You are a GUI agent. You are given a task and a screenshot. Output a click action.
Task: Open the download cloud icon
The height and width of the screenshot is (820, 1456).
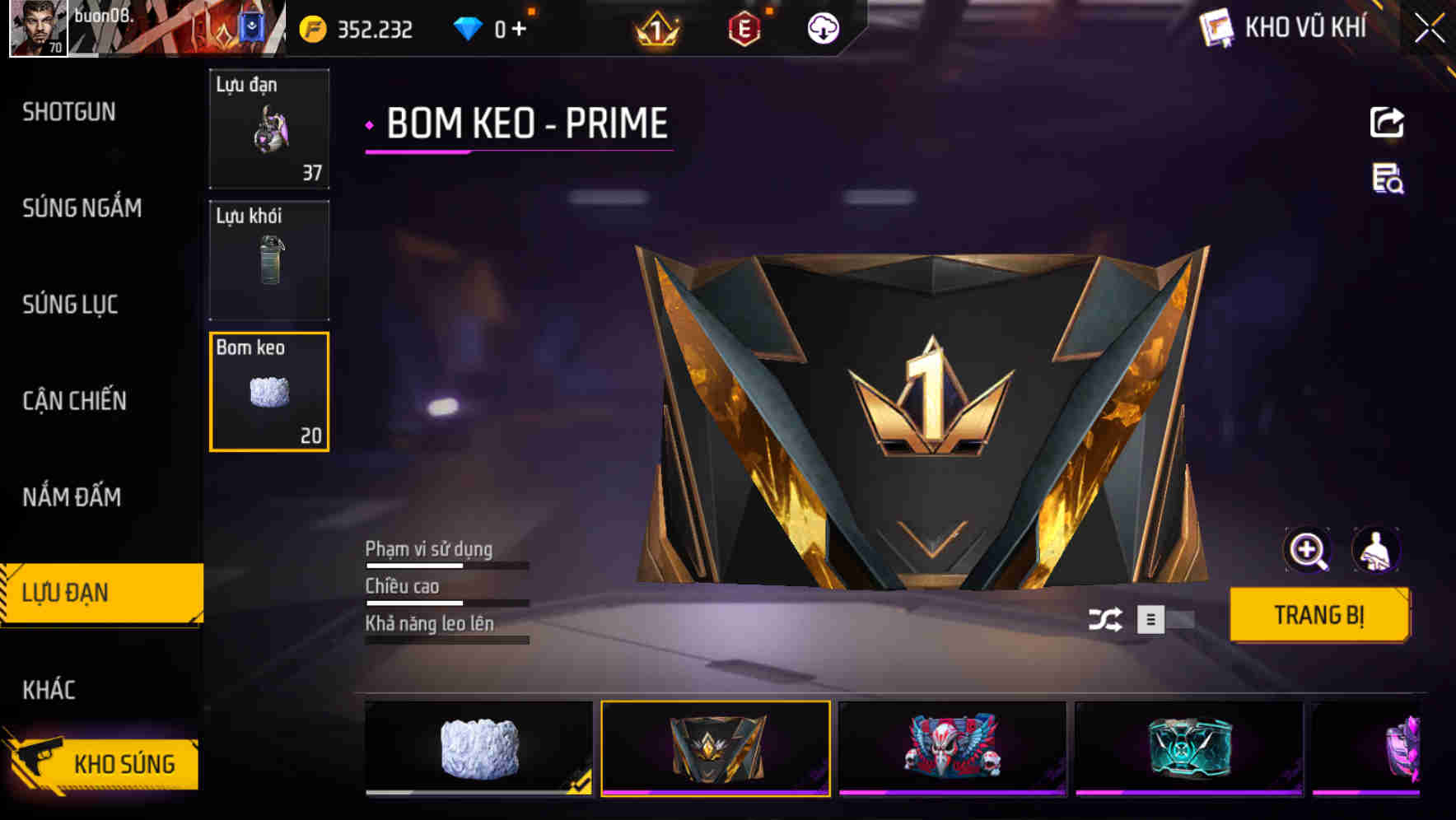click(x=822, y=27)
